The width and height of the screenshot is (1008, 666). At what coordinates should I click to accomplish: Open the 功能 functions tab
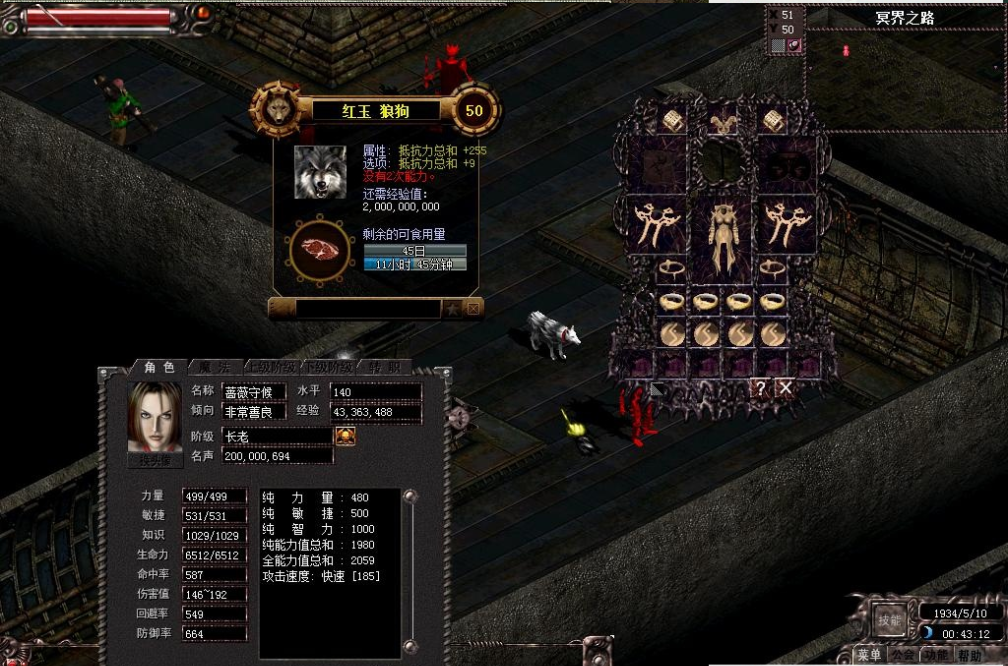pyautogui.click(x=935, y=656)
